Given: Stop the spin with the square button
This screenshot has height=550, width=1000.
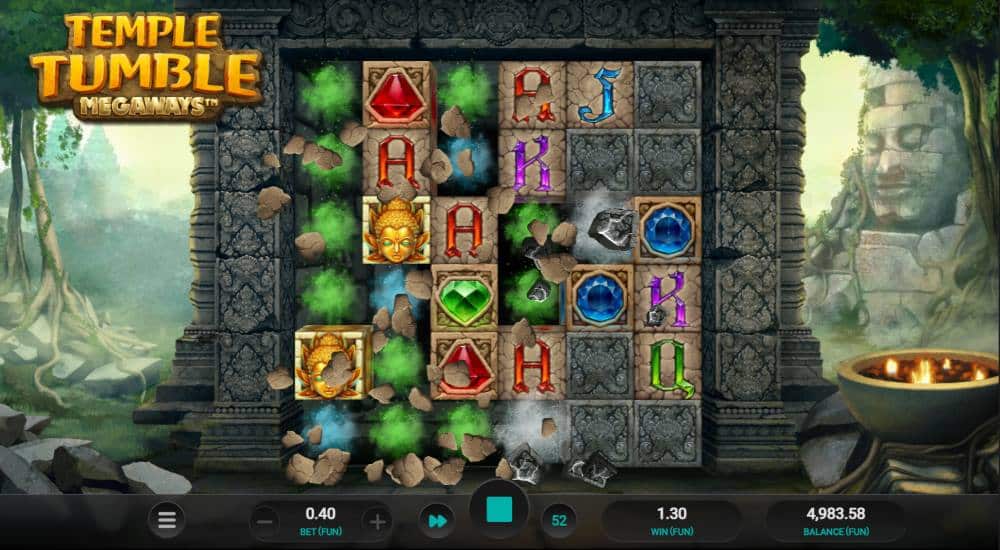Looking at the screenshot, I should (499, 511).
